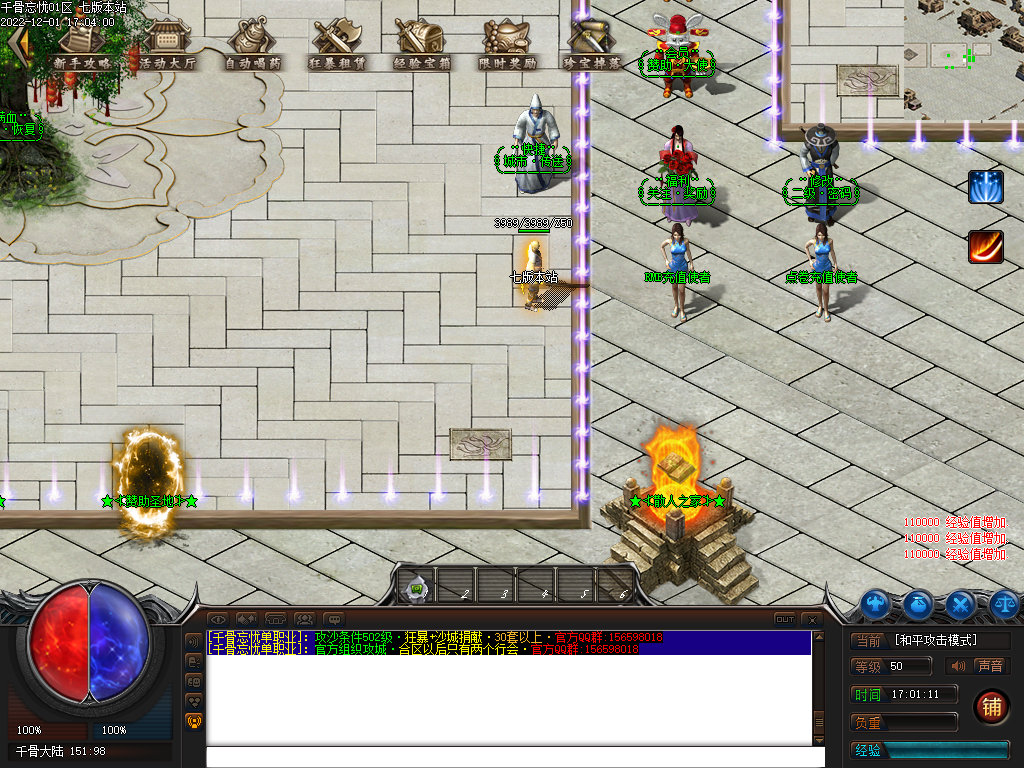The height and width of the screenshot is (768, 1024).
Task: Open the 狂暴租赁 menu
Action: click(337, 45)
